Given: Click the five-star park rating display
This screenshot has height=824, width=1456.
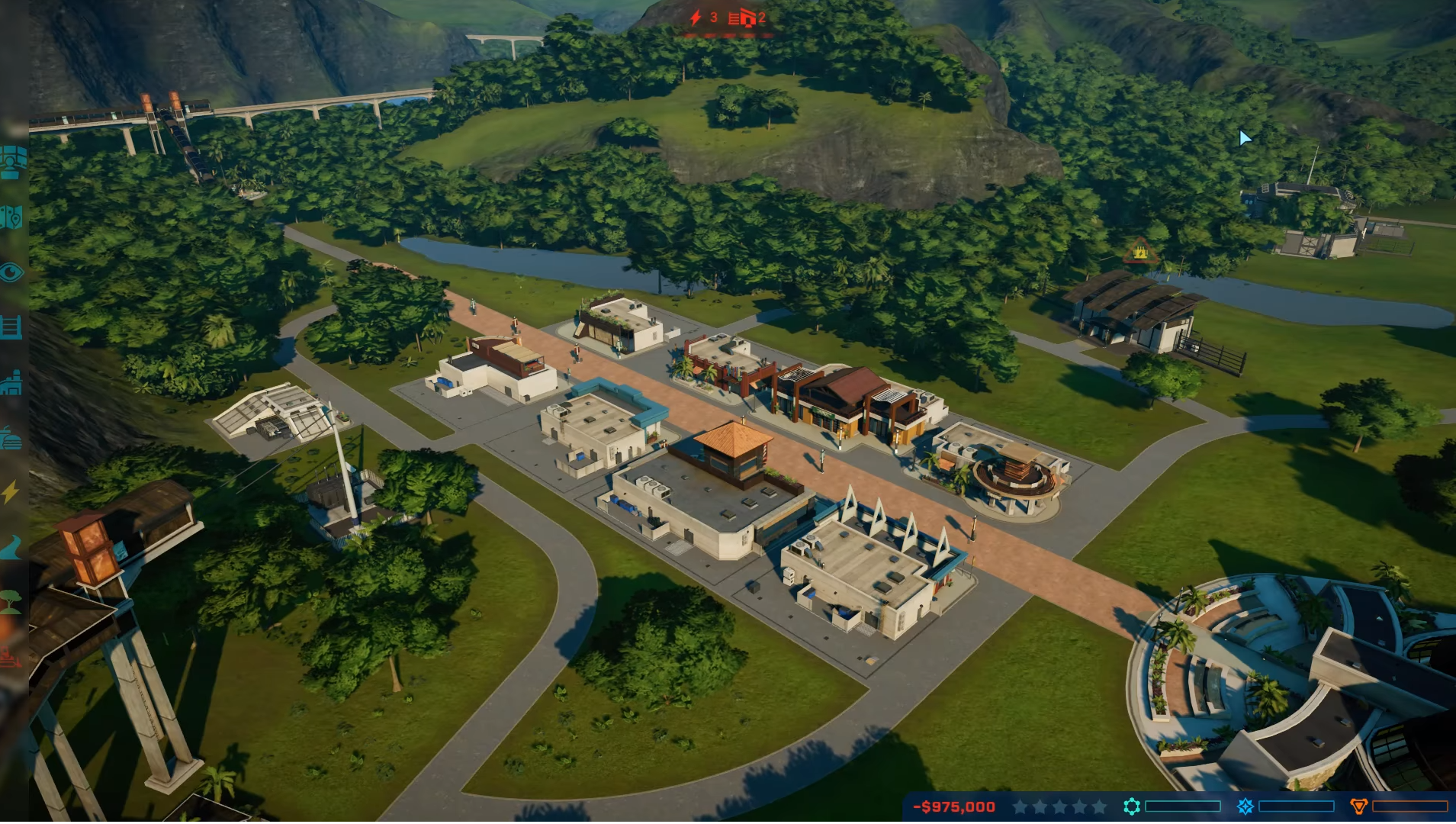Looking at the screenshot, I should tap(1060, 806).
